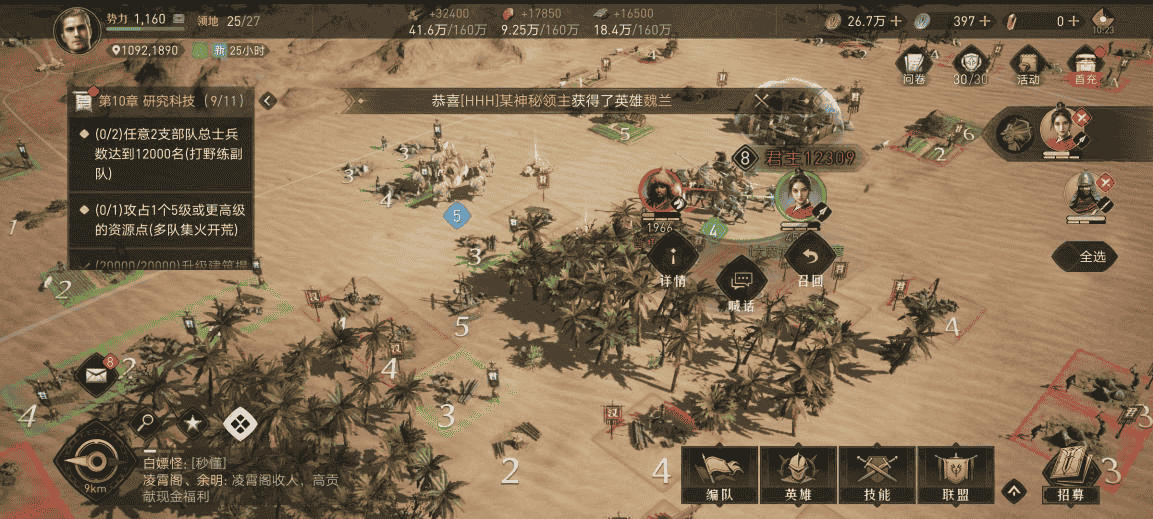
Task: Open the mail envelope icon
Action: (96, 375)
